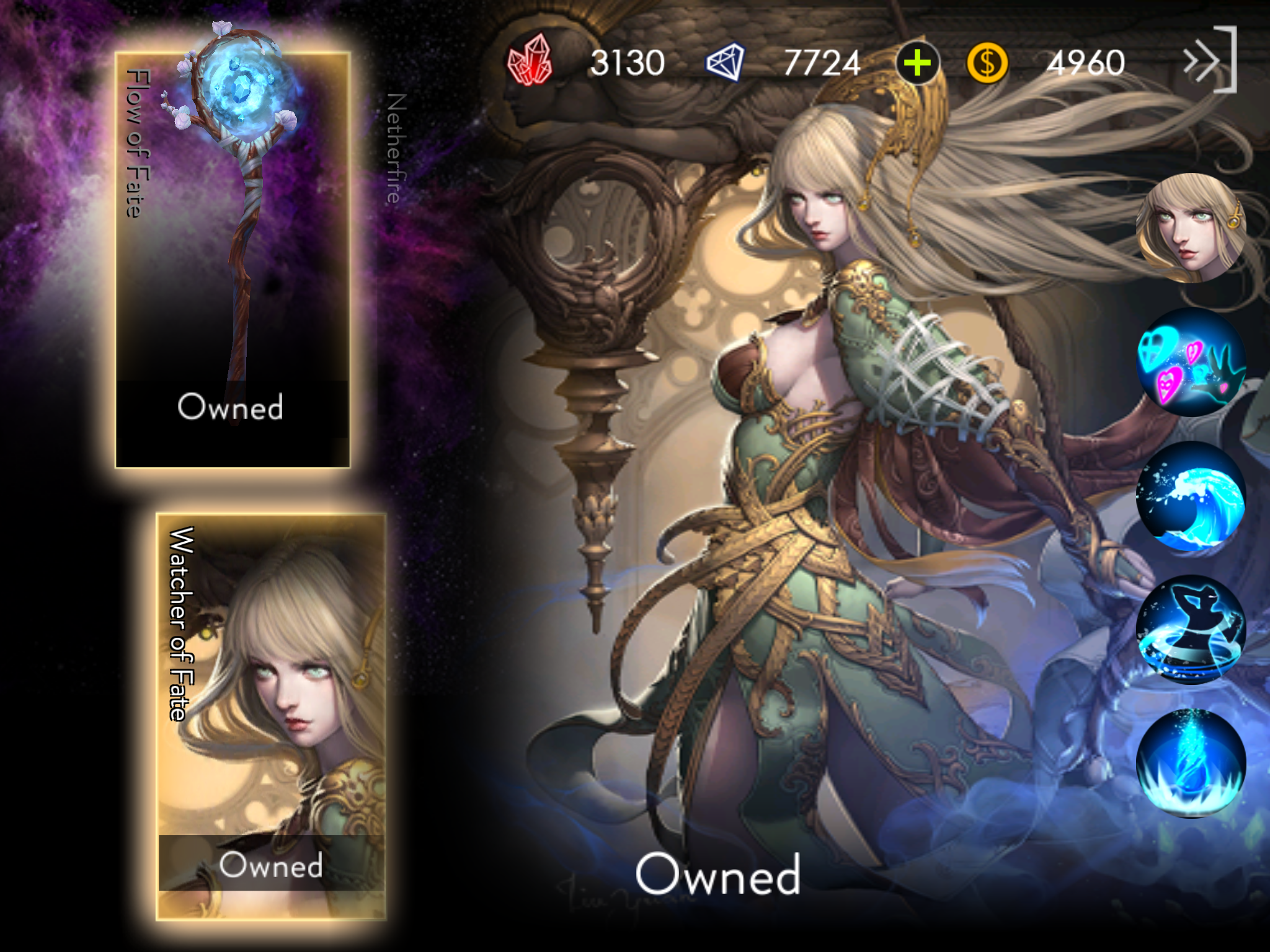Screen dimensions: 1270x952
Task: View the blue water pillar ability
Action: click(1190, 764)
